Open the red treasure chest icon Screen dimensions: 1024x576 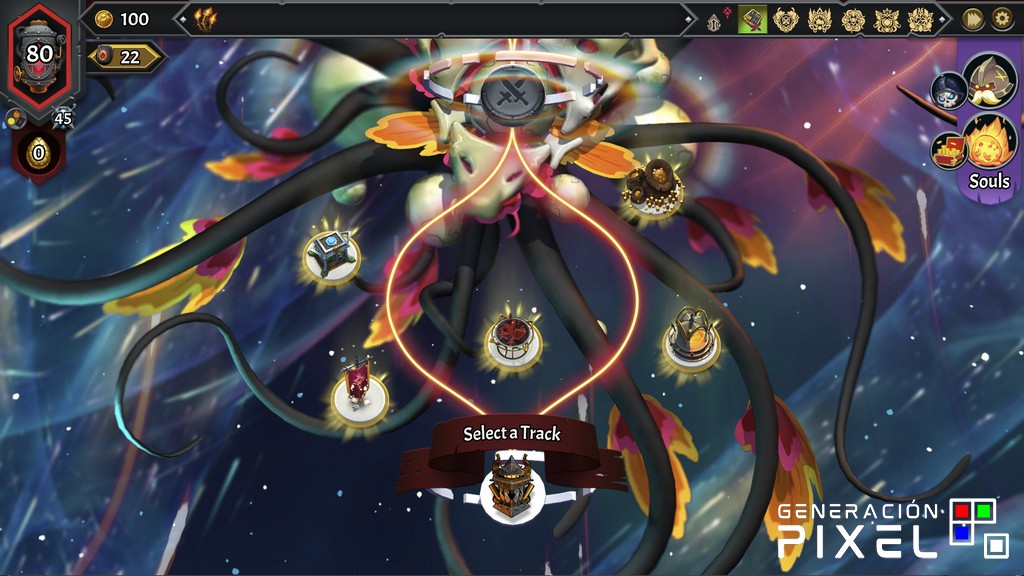[x=948, y=150]
